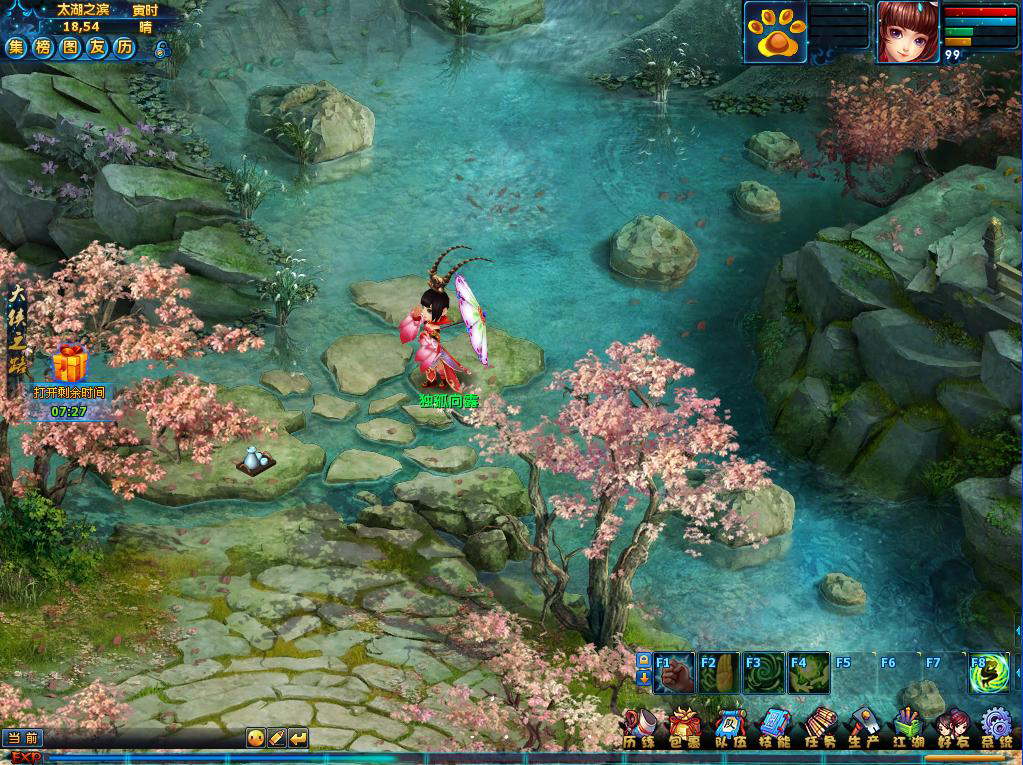Open the 图 map button
Screen dimensions: 1023x765
[x=71, y=48]
